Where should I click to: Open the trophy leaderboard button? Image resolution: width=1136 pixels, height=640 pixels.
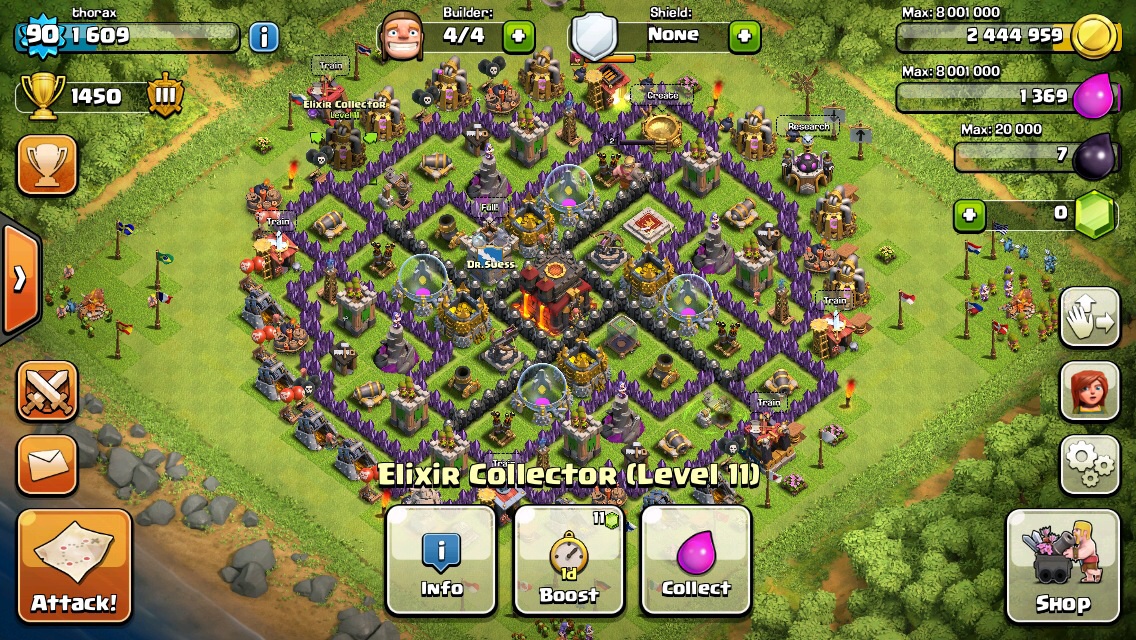(46, 165)
